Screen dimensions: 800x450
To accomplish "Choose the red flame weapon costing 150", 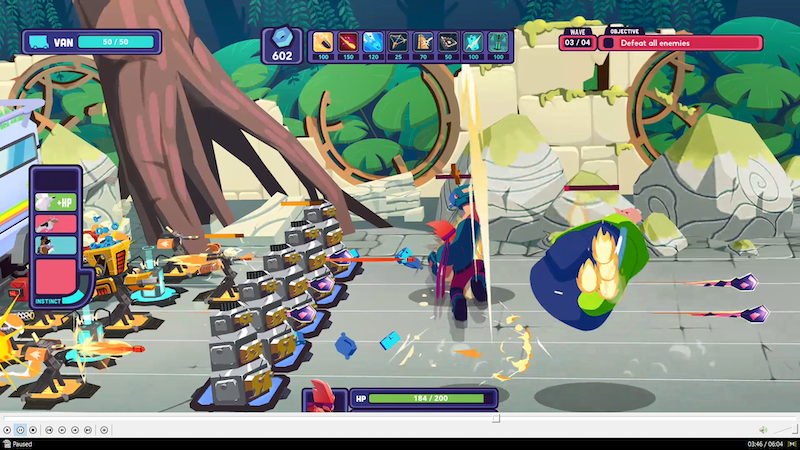I will (348, 42).
